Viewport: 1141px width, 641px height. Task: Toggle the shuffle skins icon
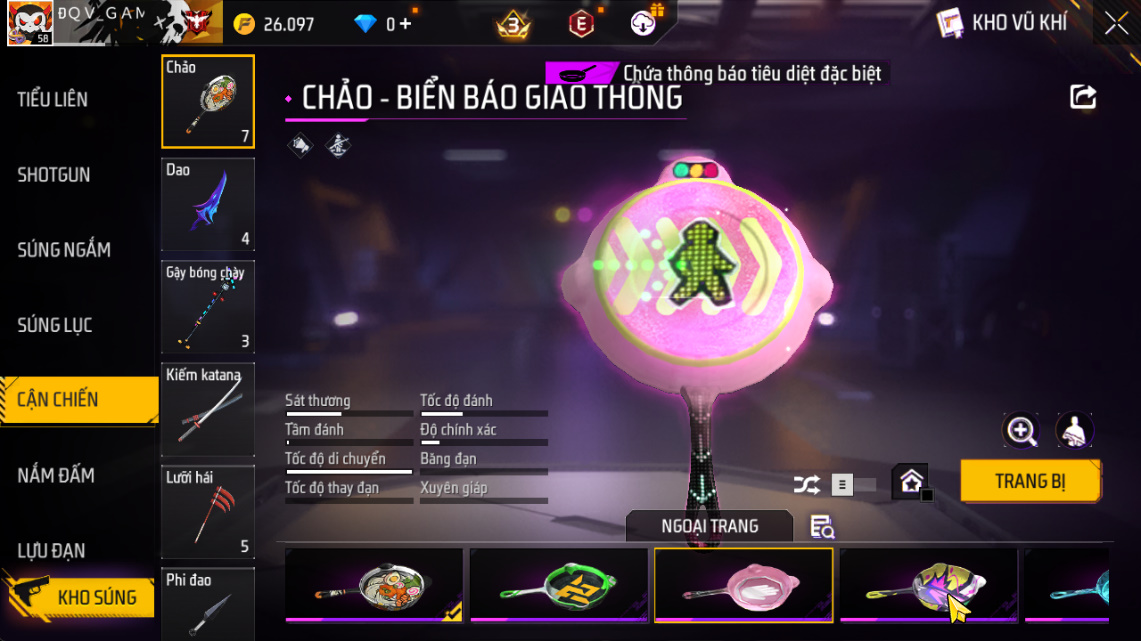click(806, 485)
